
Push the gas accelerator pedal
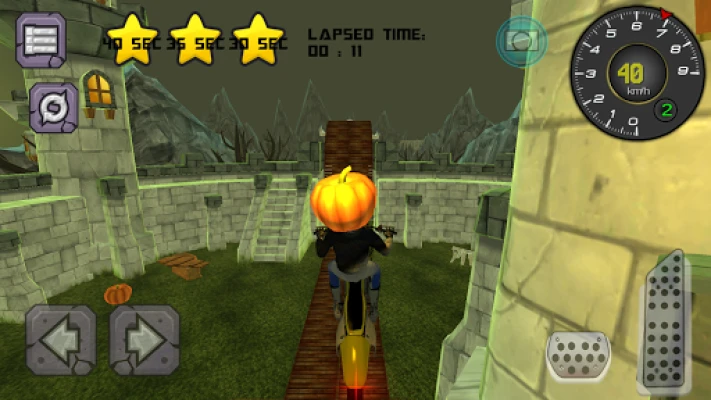pos(665,322)
